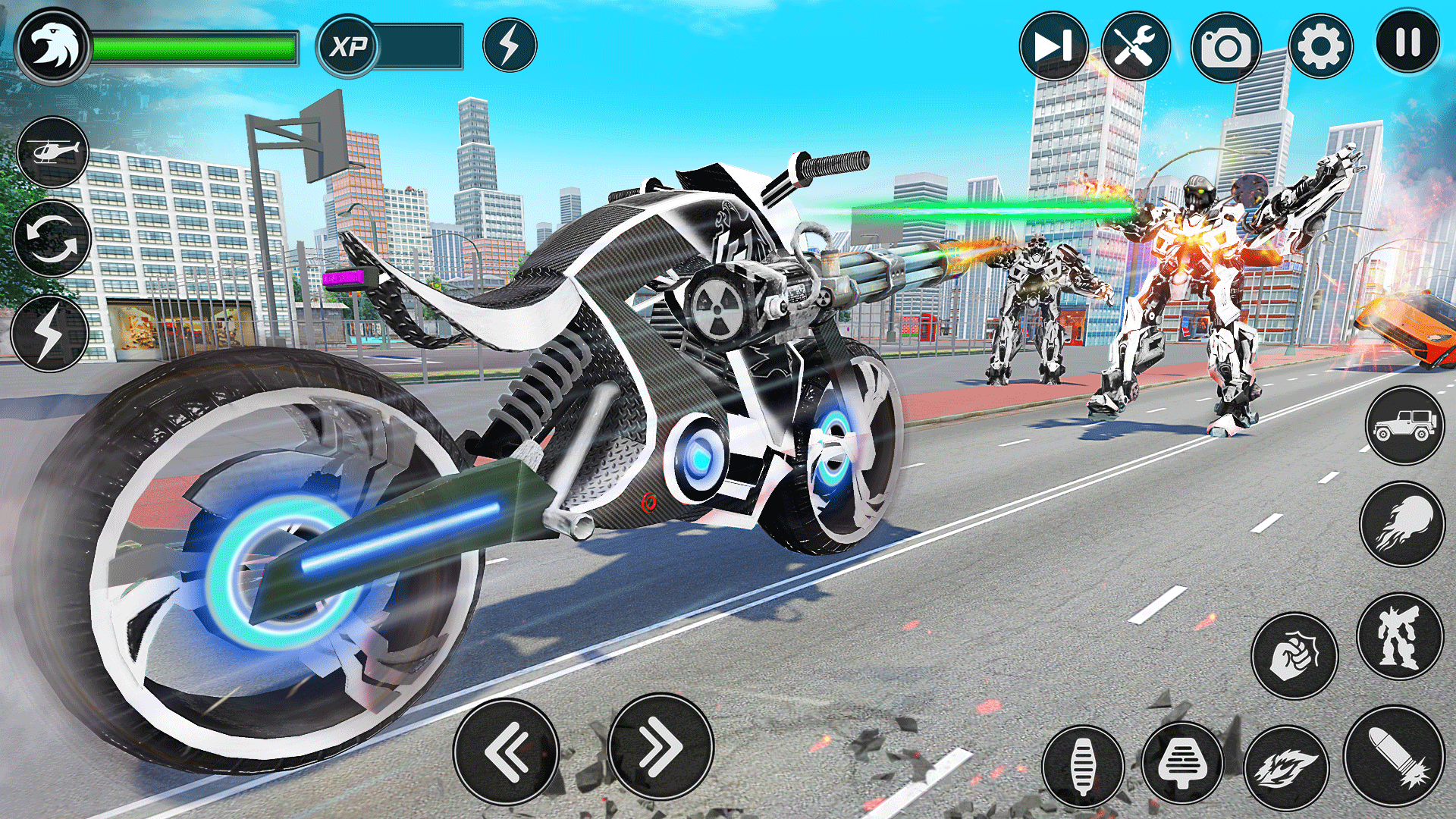This screenshot has width=1456, height=819.
Task: Steer left with the double-left arrow
Action: [506, 751]
